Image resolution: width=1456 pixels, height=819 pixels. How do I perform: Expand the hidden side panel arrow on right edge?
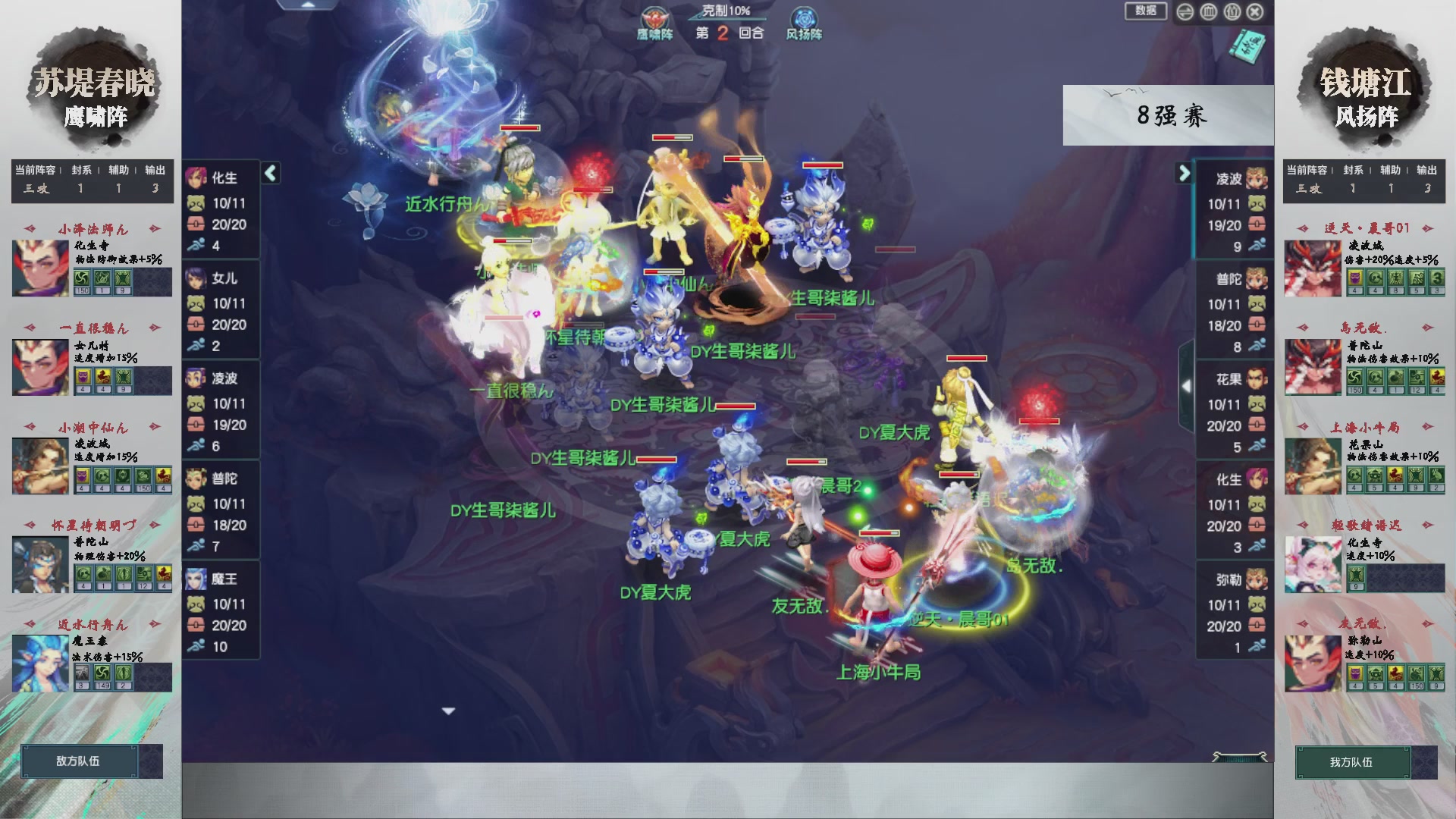[1187, 384]
